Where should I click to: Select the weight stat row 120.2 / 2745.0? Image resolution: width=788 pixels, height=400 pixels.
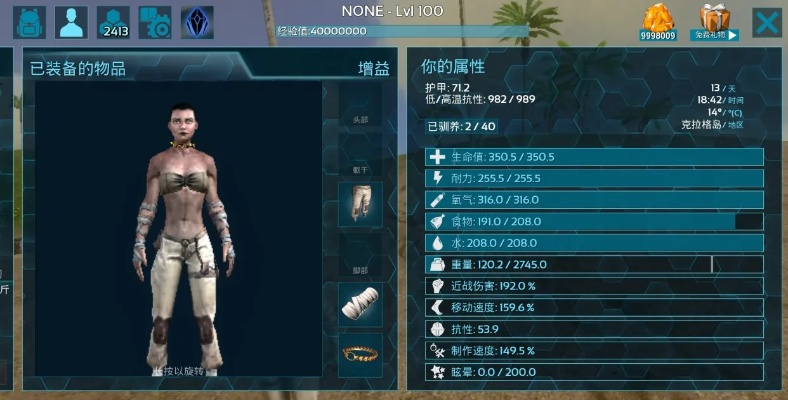pos(594,265)
